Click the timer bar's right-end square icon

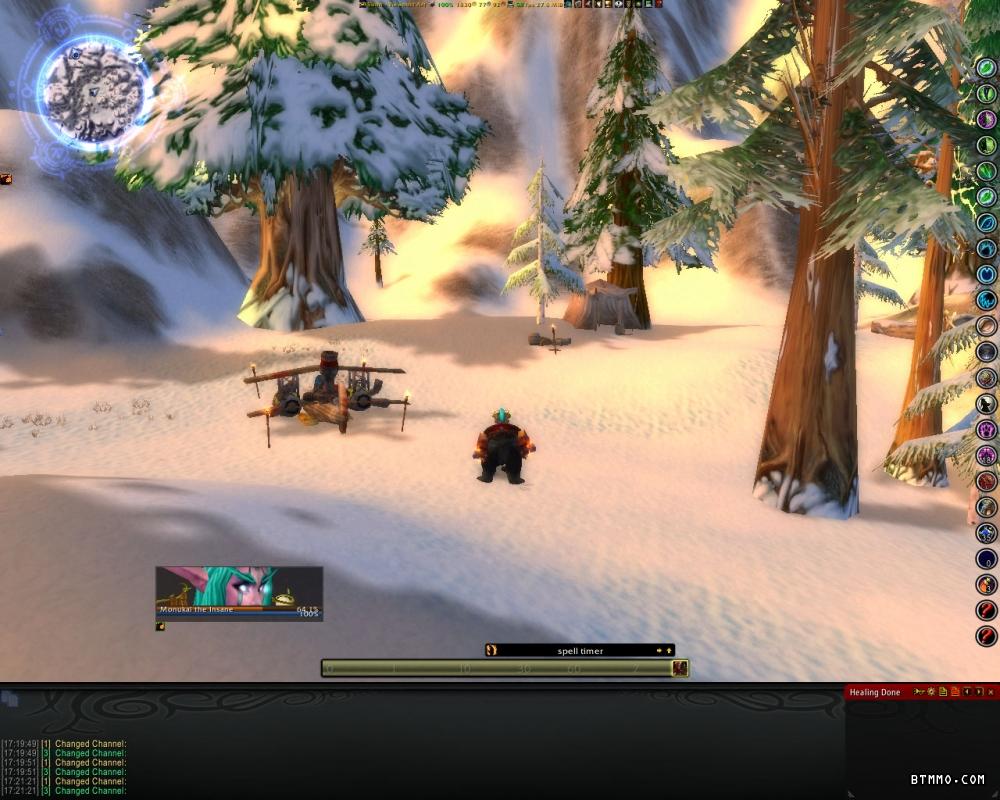[x=680, y=668]
